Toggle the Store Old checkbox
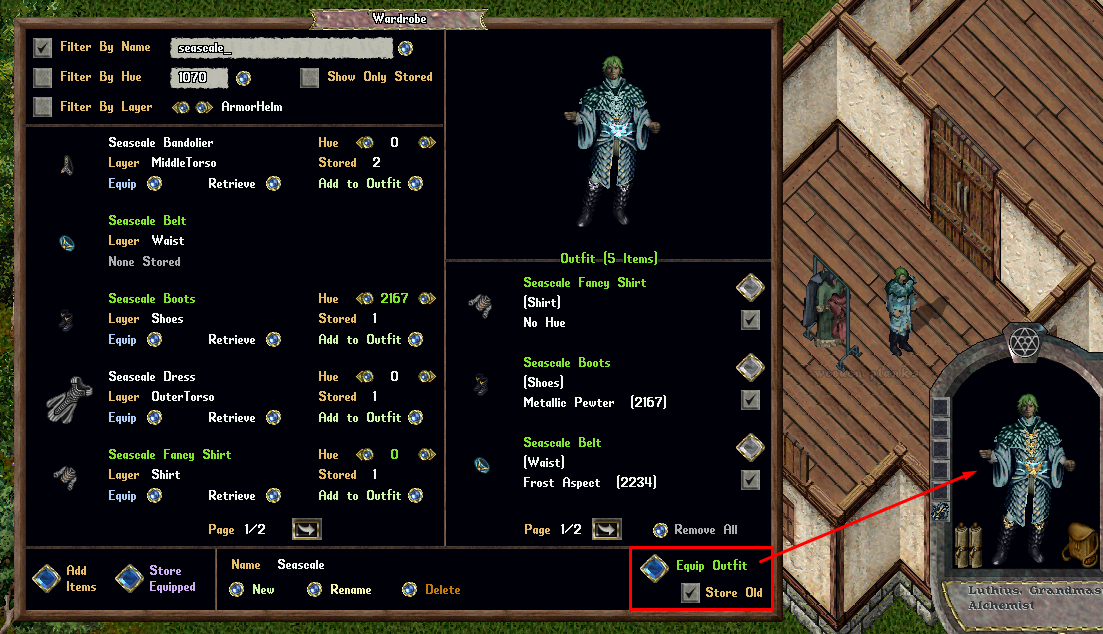 (690, 593)
